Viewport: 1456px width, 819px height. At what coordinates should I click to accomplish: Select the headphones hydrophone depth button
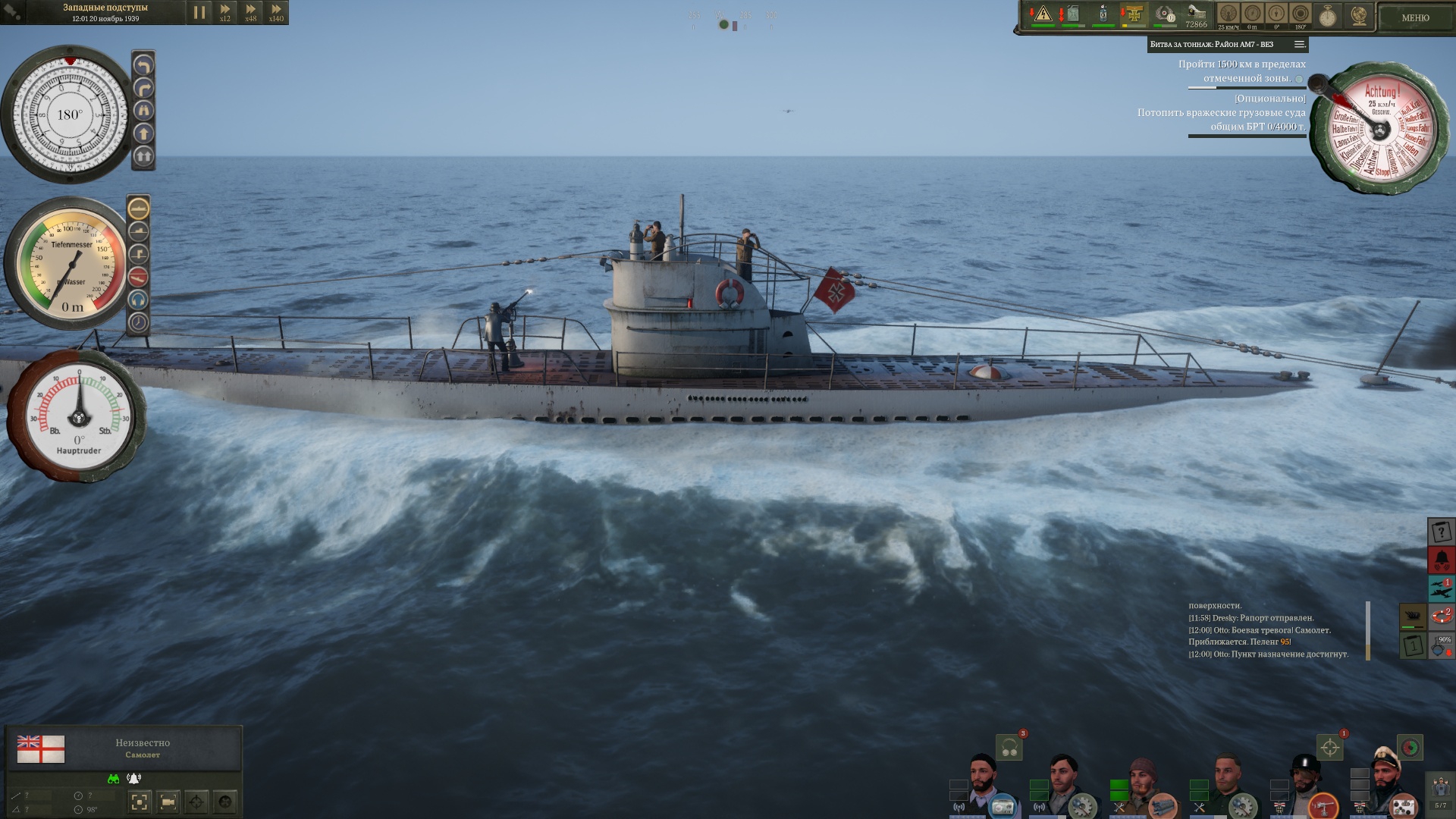point(139,300)
